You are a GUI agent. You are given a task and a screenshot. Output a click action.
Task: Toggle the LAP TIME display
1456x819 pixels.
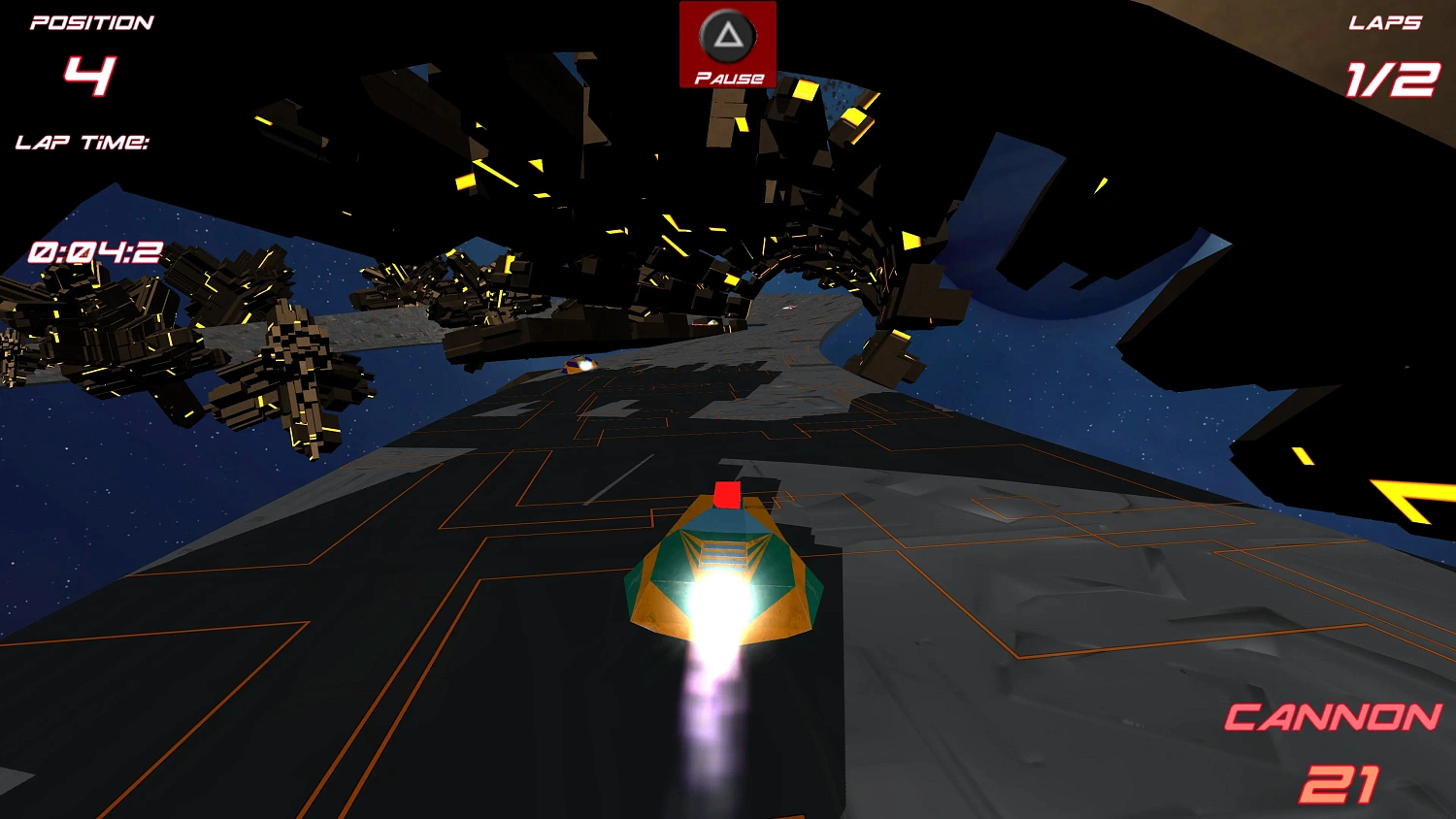pos(83,143)
